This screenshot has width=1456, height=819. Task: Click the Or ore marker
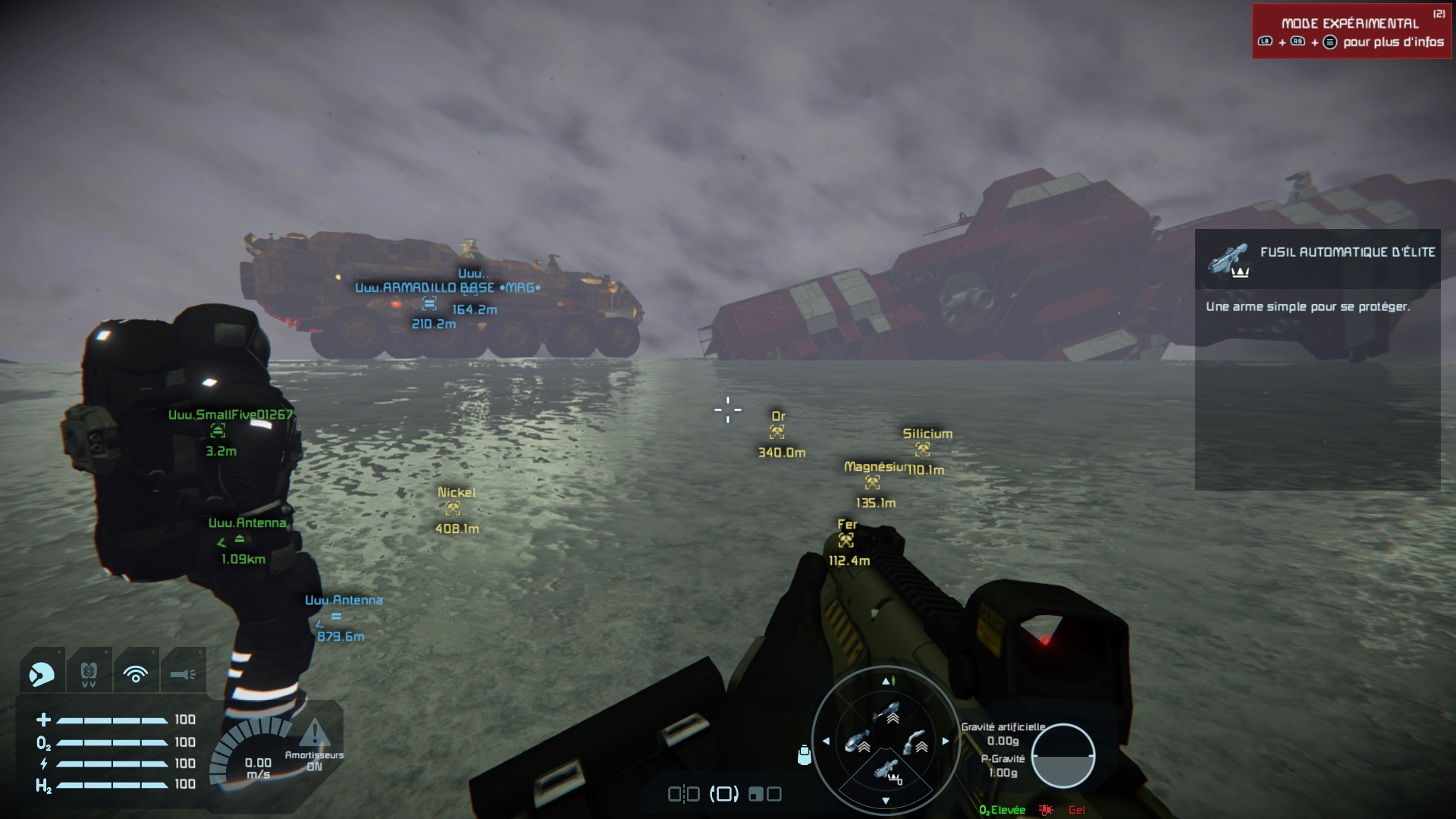777,431
